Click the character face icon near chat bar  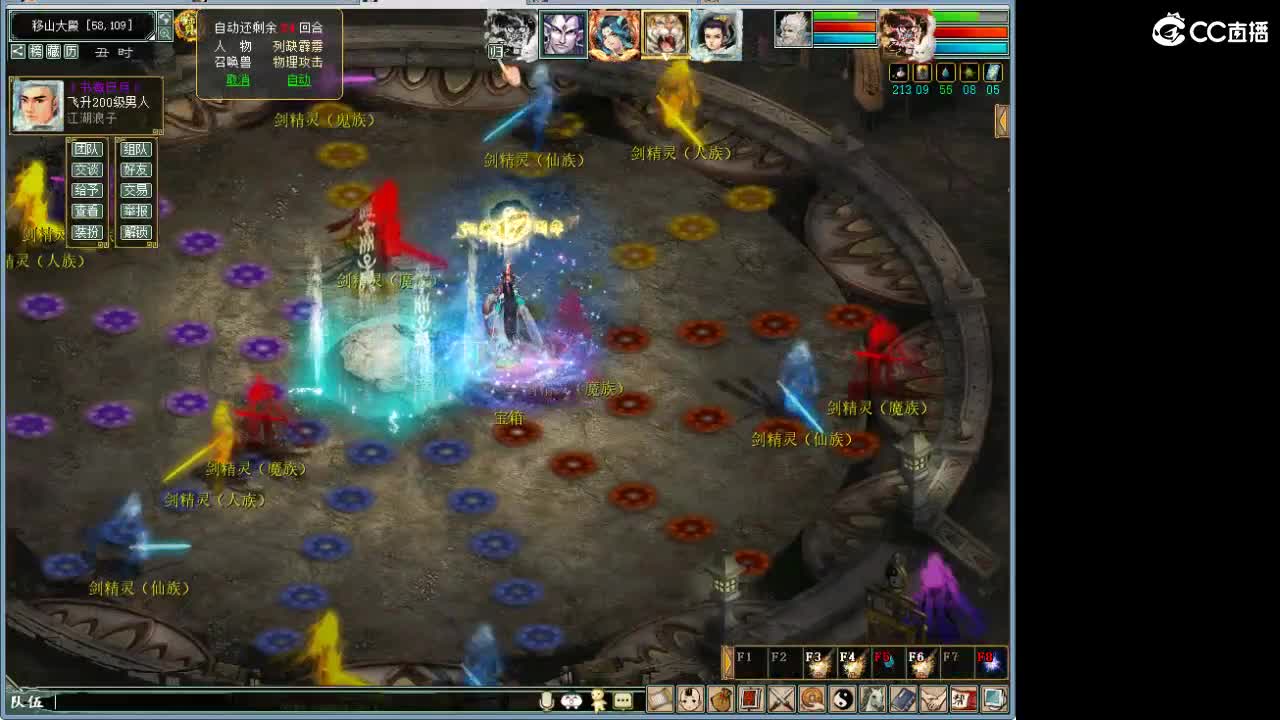tap(692, 700)
